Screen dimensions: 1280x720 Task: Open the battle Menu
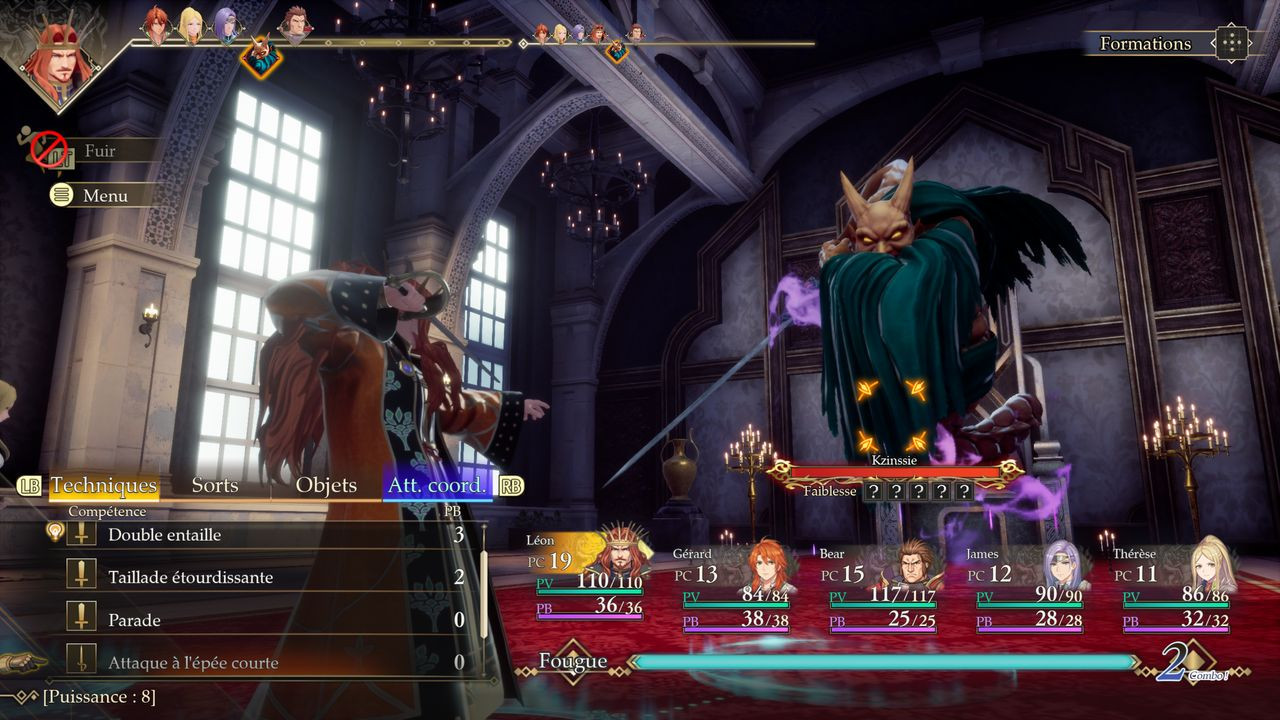[x=104, y=196]
